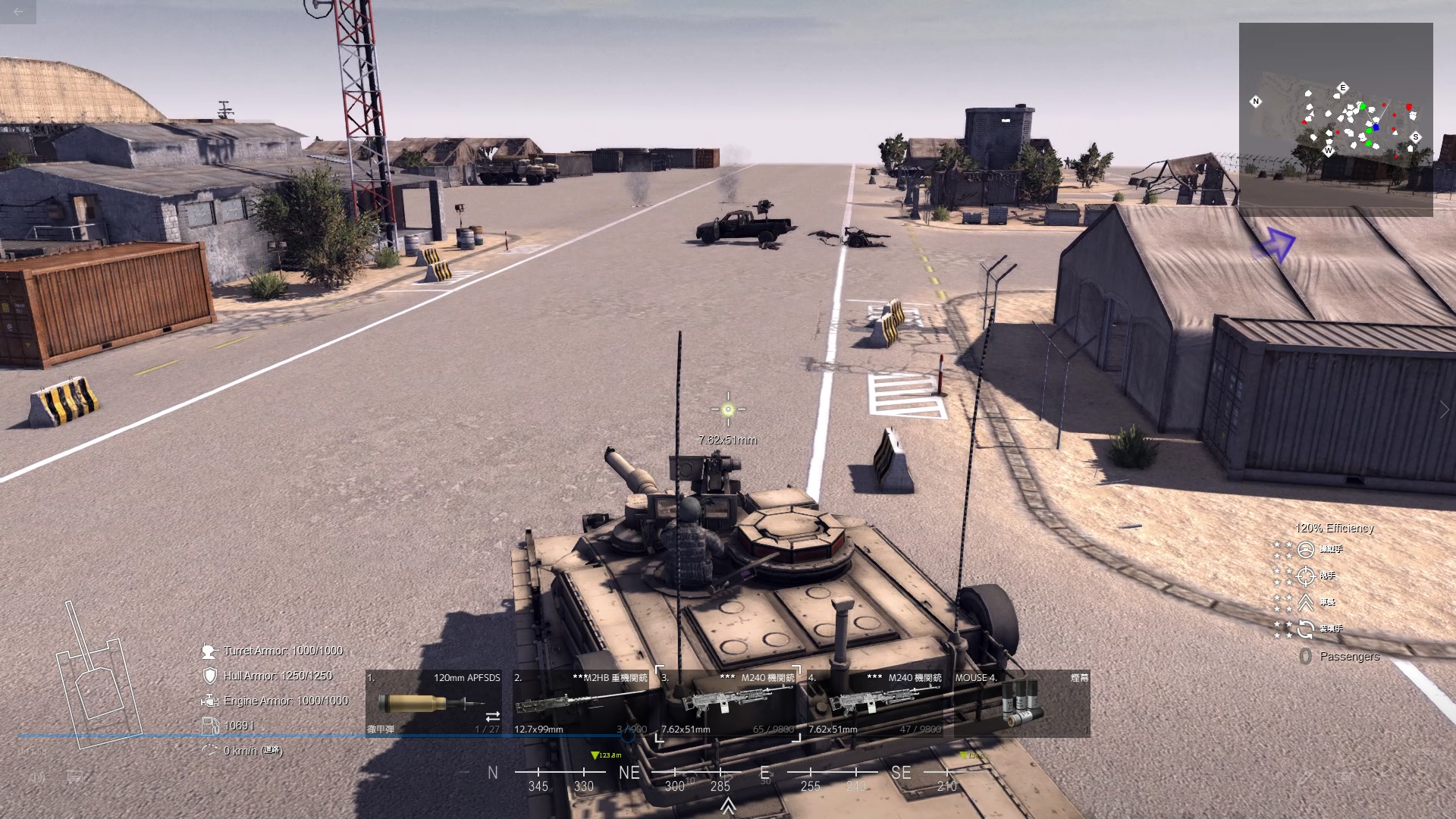This screenshot has height=819, width=1456.
Task: Select the gunner crosshair crew icon
Action: click(x=1305, y=576)
